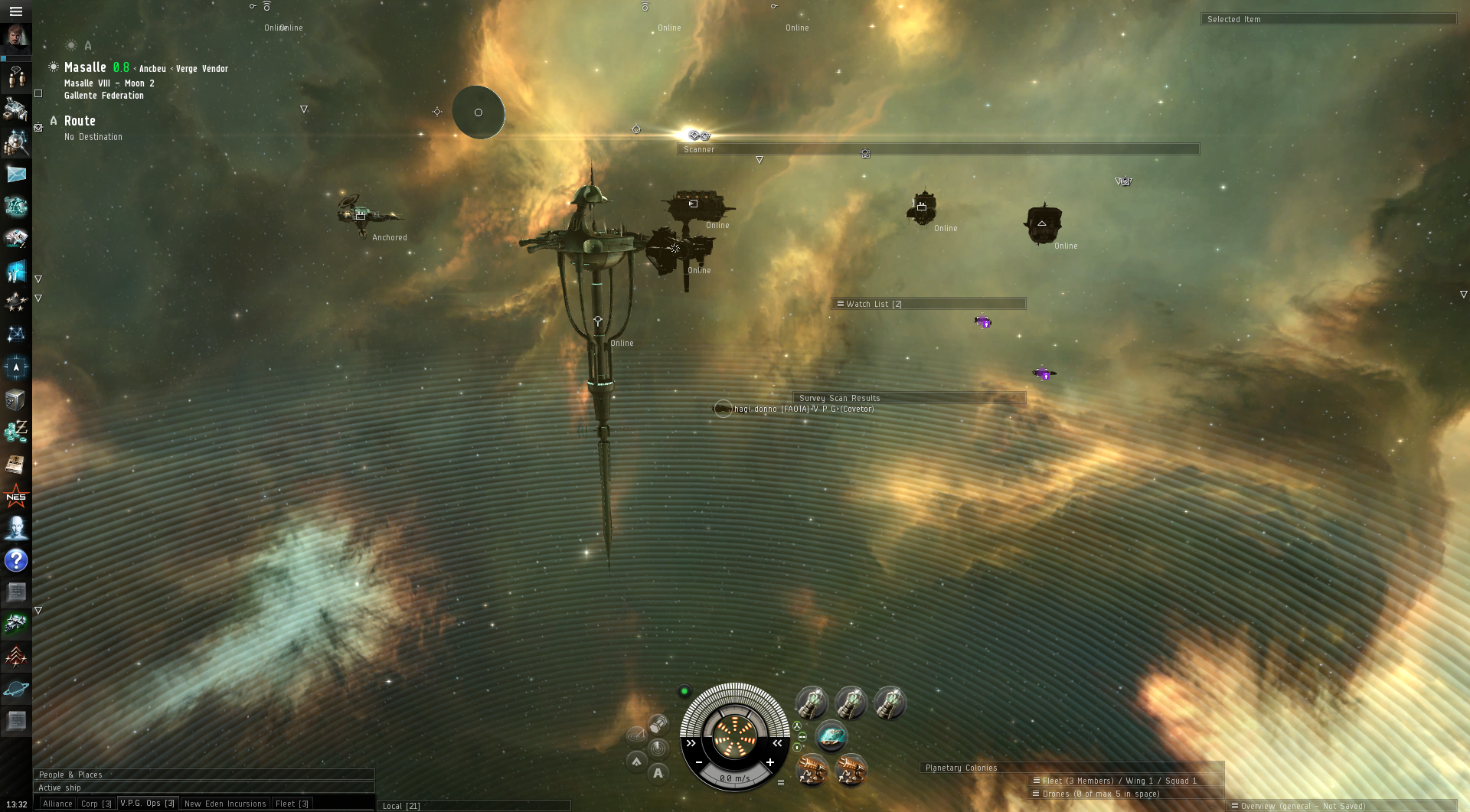The image size is (1470, 812).
Task: Open the character portrait sheet
Action: coord(16,38)
